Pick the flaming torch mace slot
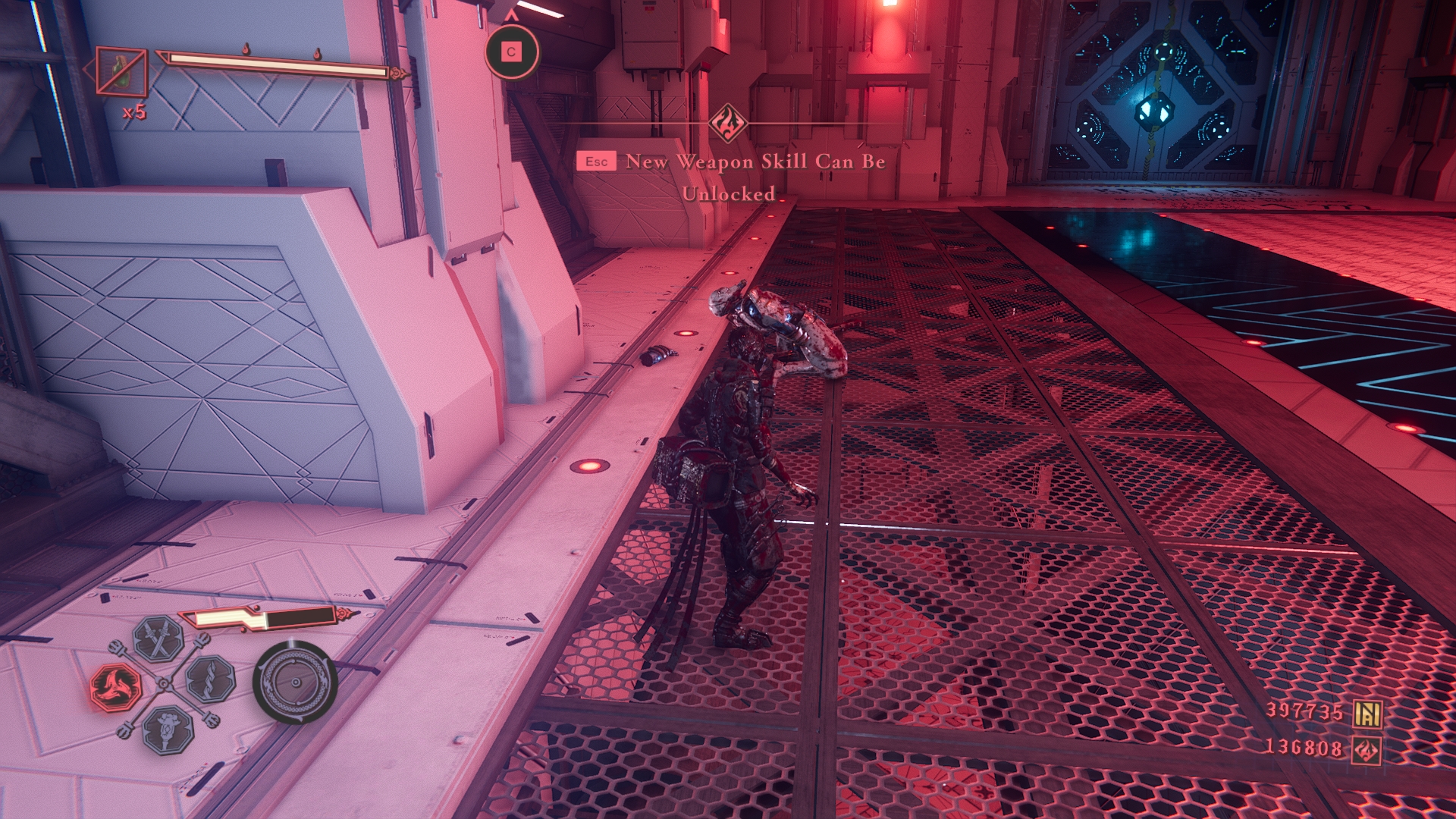Image resolution: width=1456 pixels, height=819 pixels. pos(168,730)
